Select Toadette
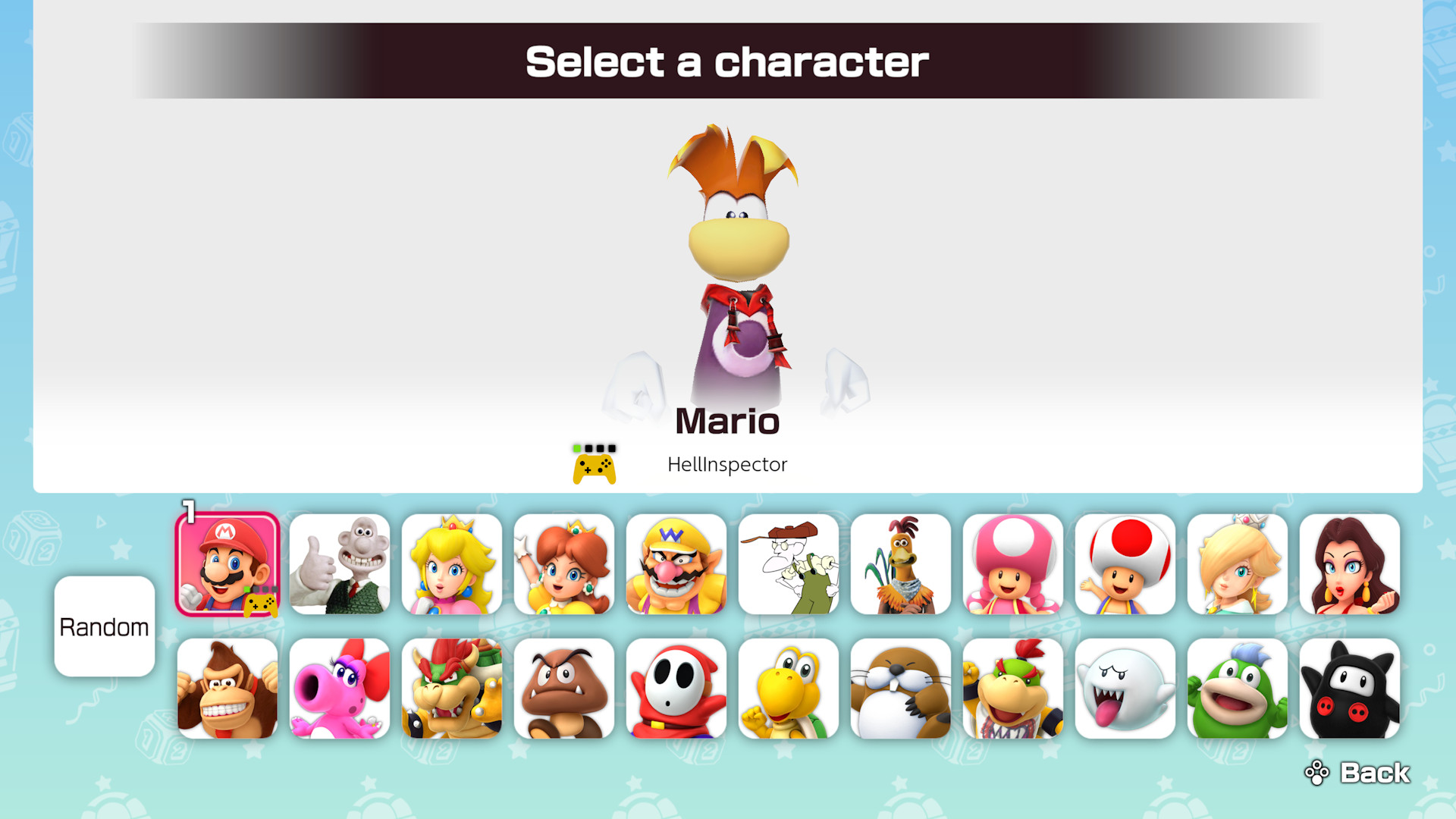Viewport: 1456px width, 819px height. (1012, 564)
